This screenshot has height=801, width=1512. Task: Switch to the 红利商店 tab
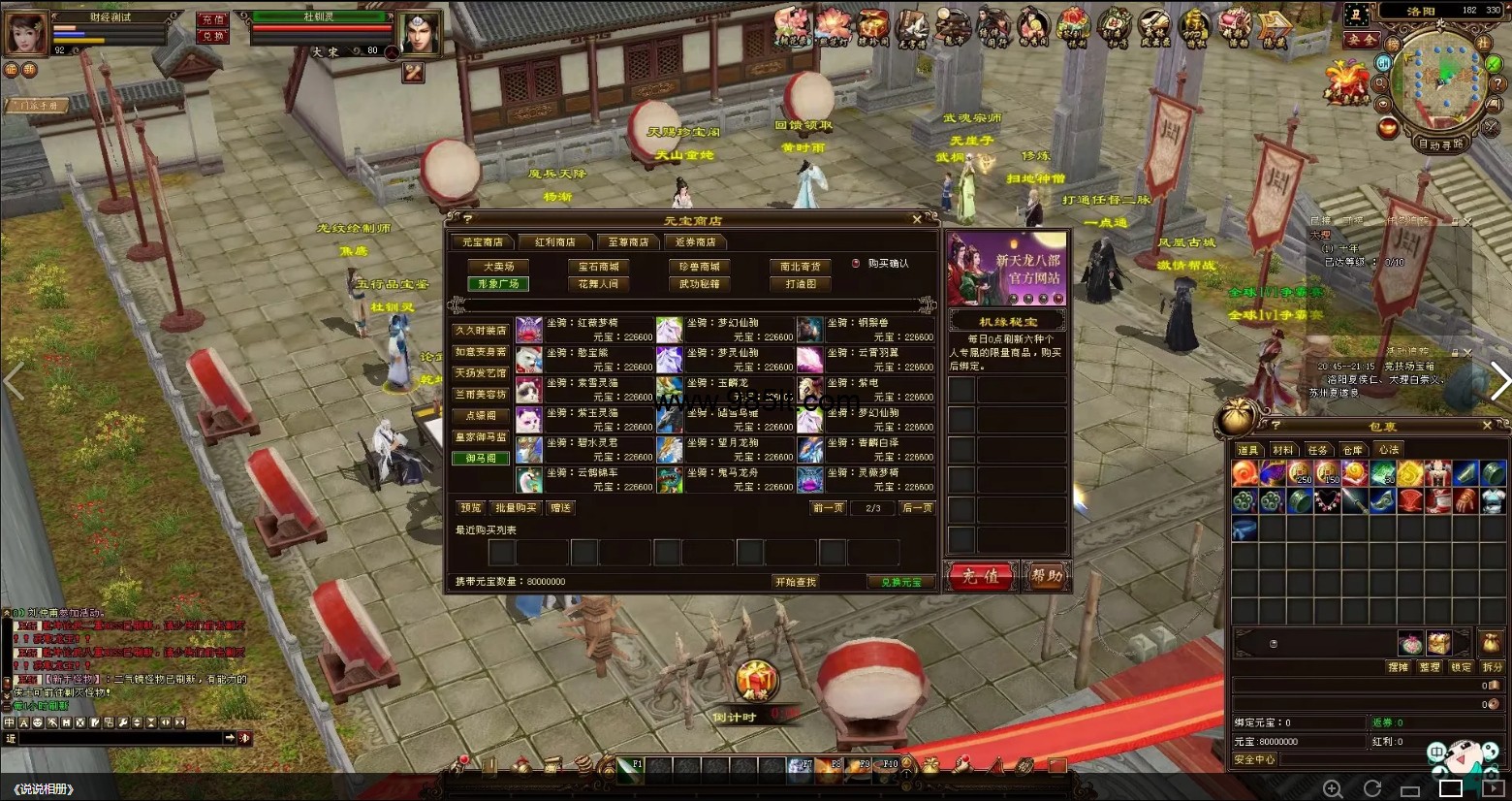[x=555, y=242]
